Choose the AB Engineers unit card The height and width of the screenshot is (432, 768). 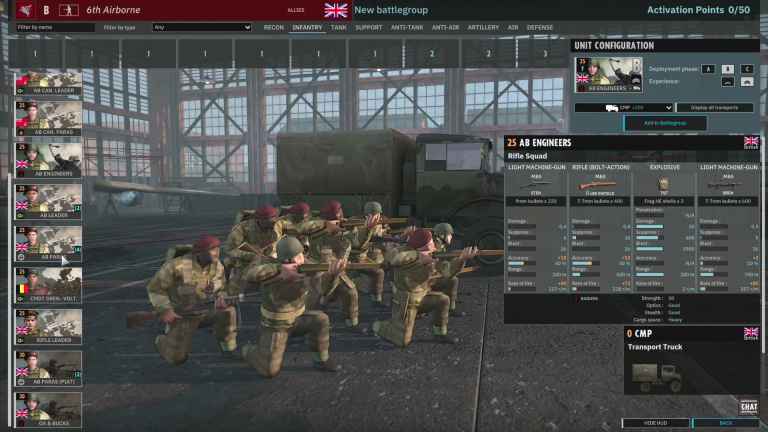click(x=48, y=160)
